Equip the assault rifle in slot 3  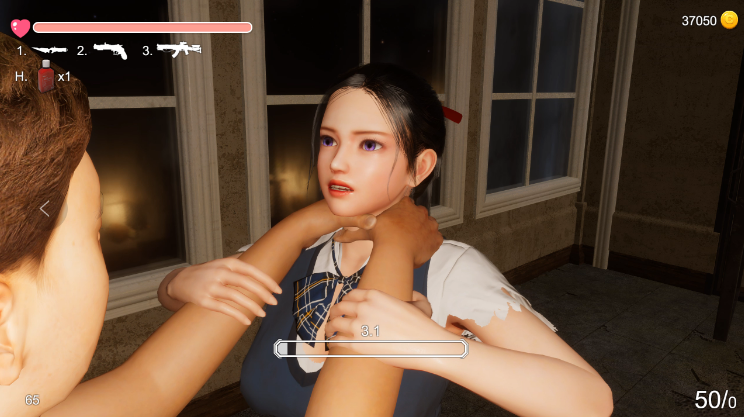(179, 49)
